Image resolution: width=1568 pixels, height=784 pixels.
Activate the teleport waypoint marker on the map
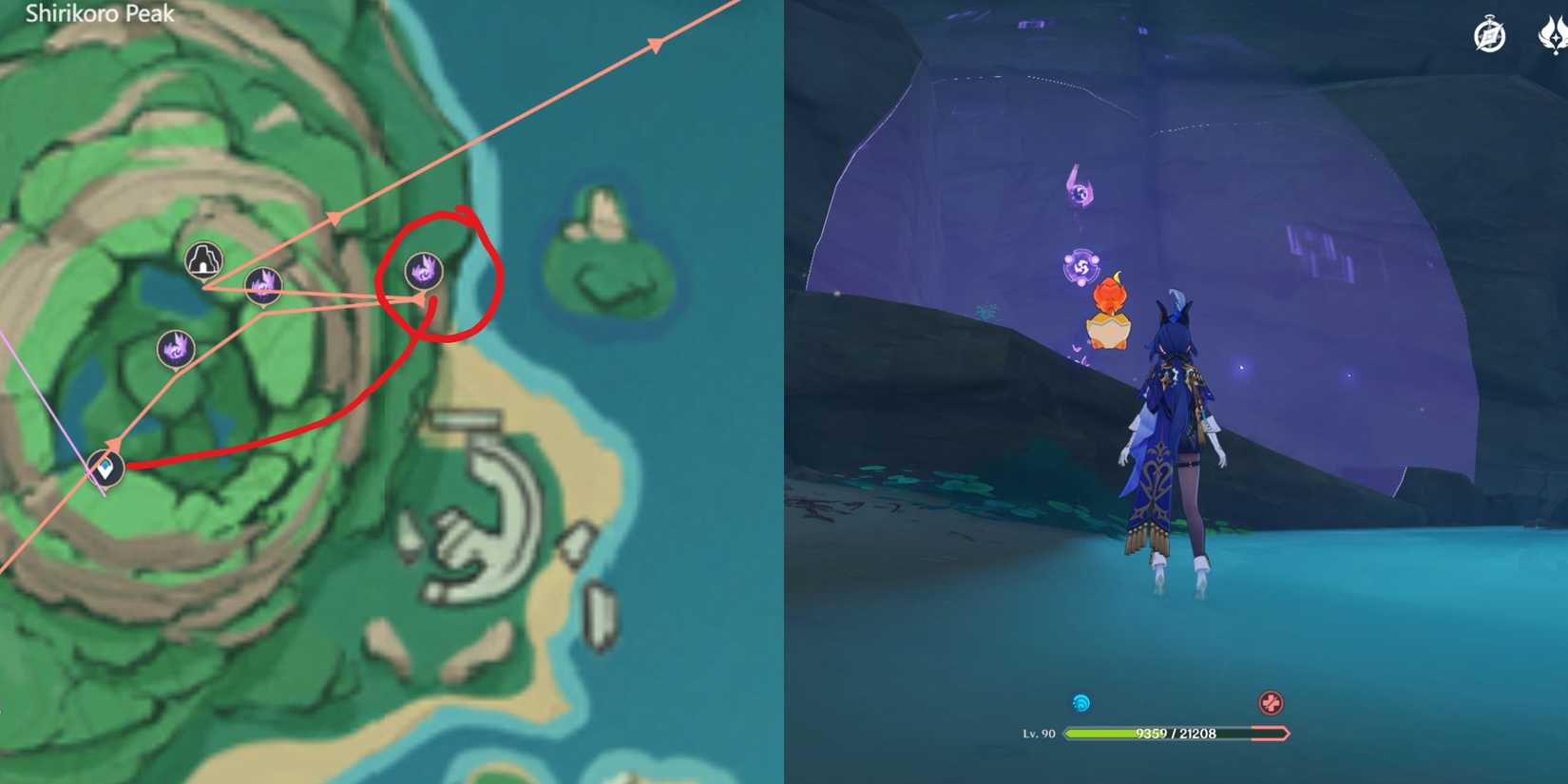click(105, 468)
